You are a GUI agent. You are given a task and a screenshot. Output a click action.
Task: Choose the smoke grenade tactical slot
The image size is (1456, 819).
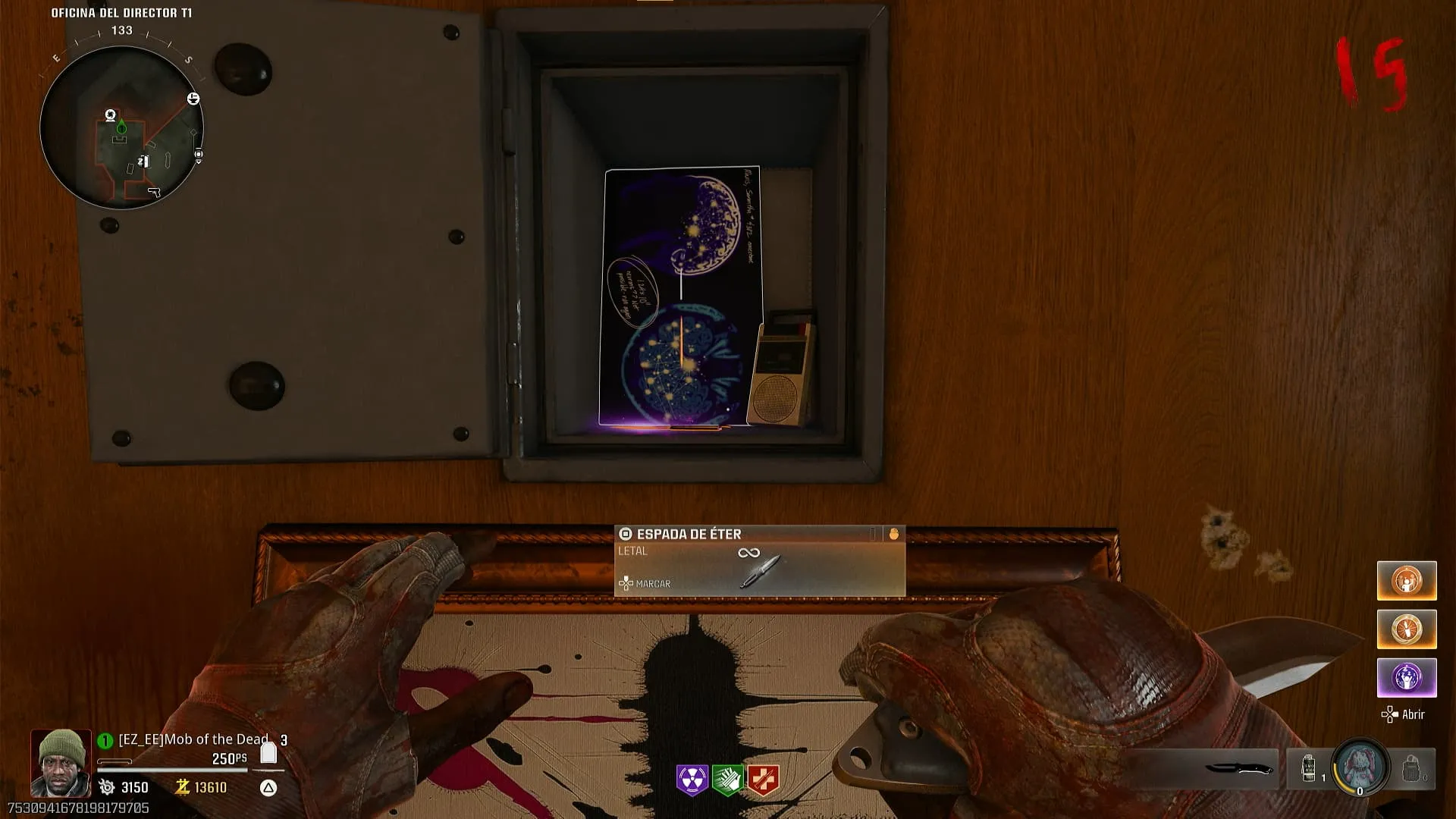[1309, 768]
